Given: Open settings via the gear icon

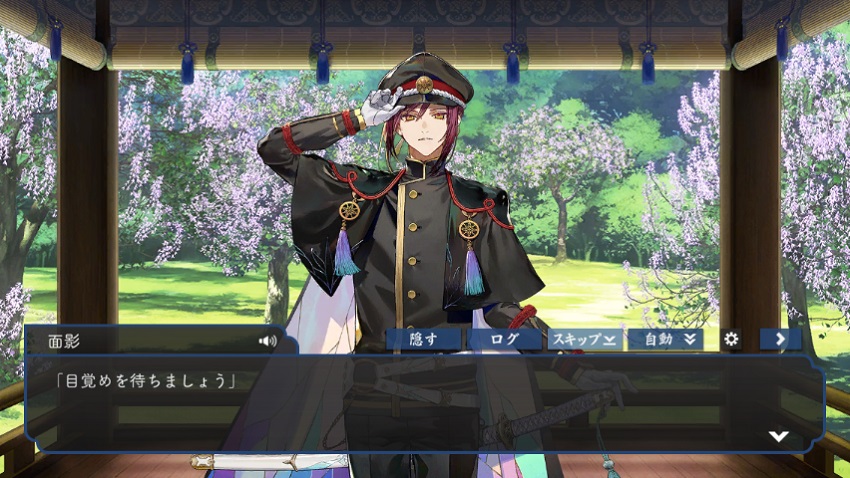Looking at the screenshot, I should 731,339.
